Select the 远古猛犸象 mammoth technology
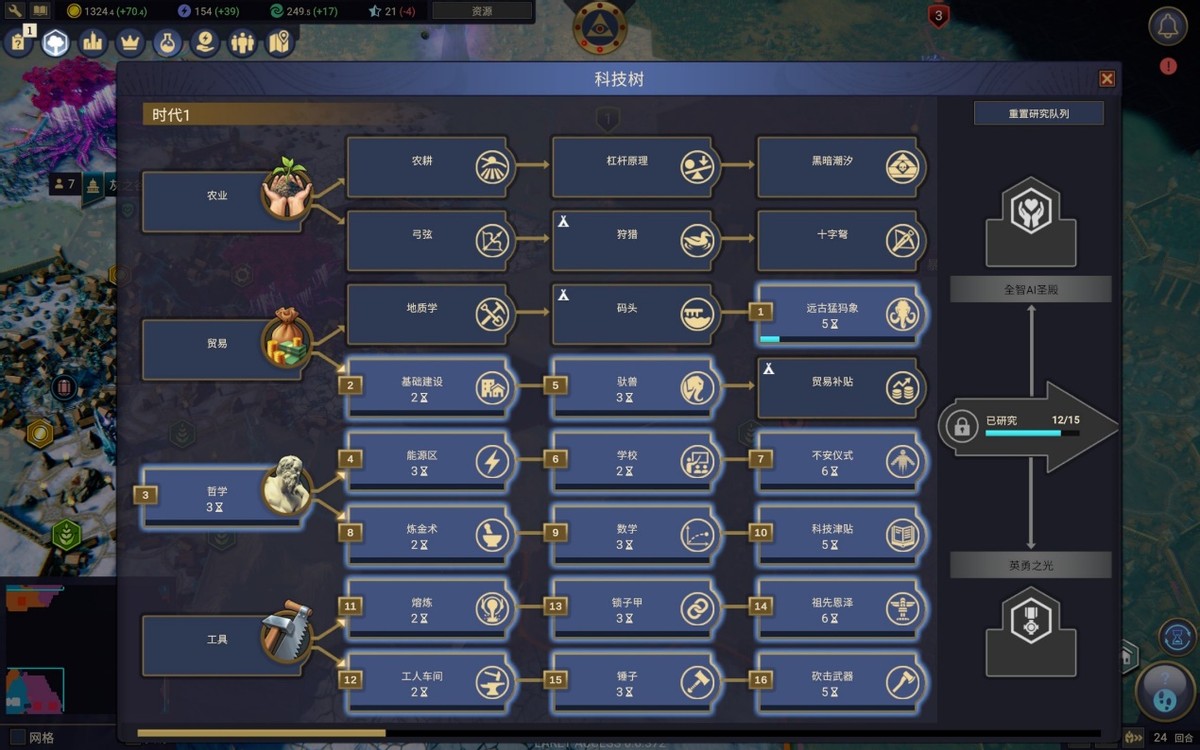The width and height of the screenshot is (1200, 750). [x=838, y=314]
